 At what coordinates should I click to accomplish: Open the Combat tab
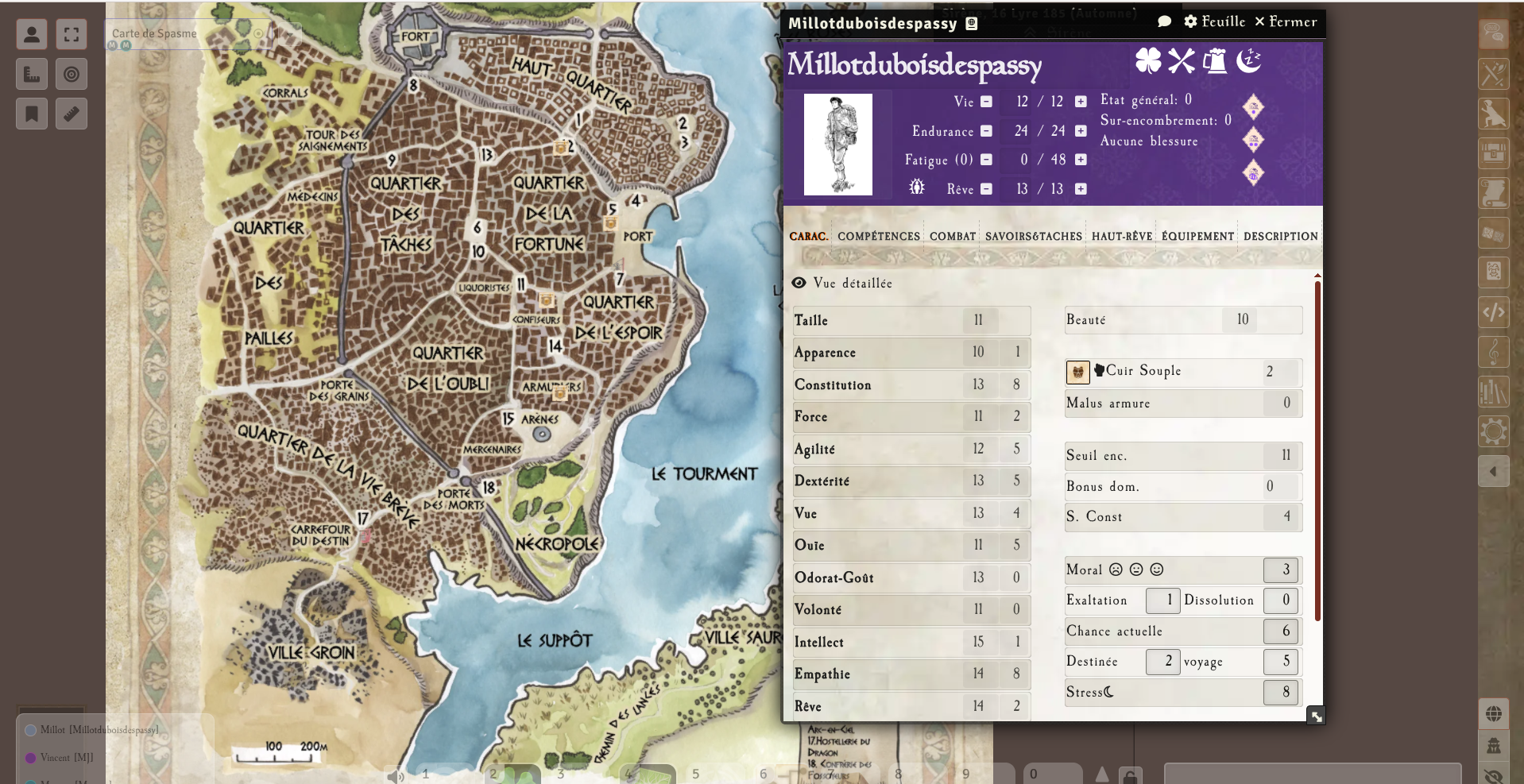coord(952,236)
